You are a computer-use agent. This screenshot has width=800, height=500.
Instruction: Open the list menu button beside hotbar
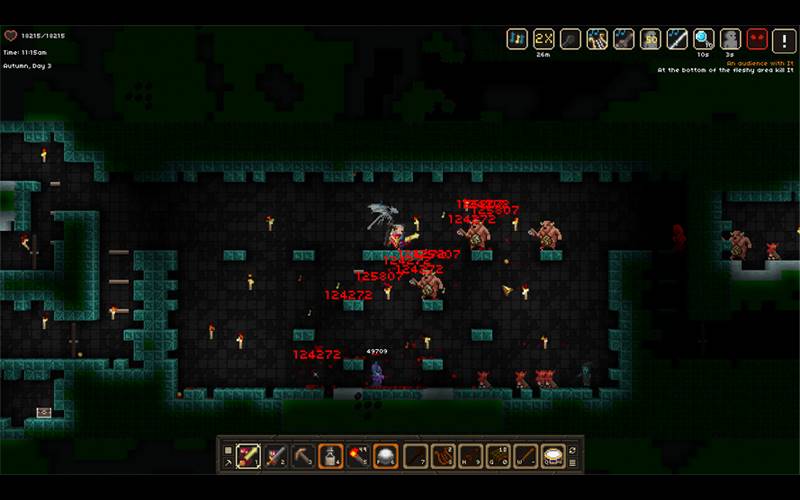573,462
